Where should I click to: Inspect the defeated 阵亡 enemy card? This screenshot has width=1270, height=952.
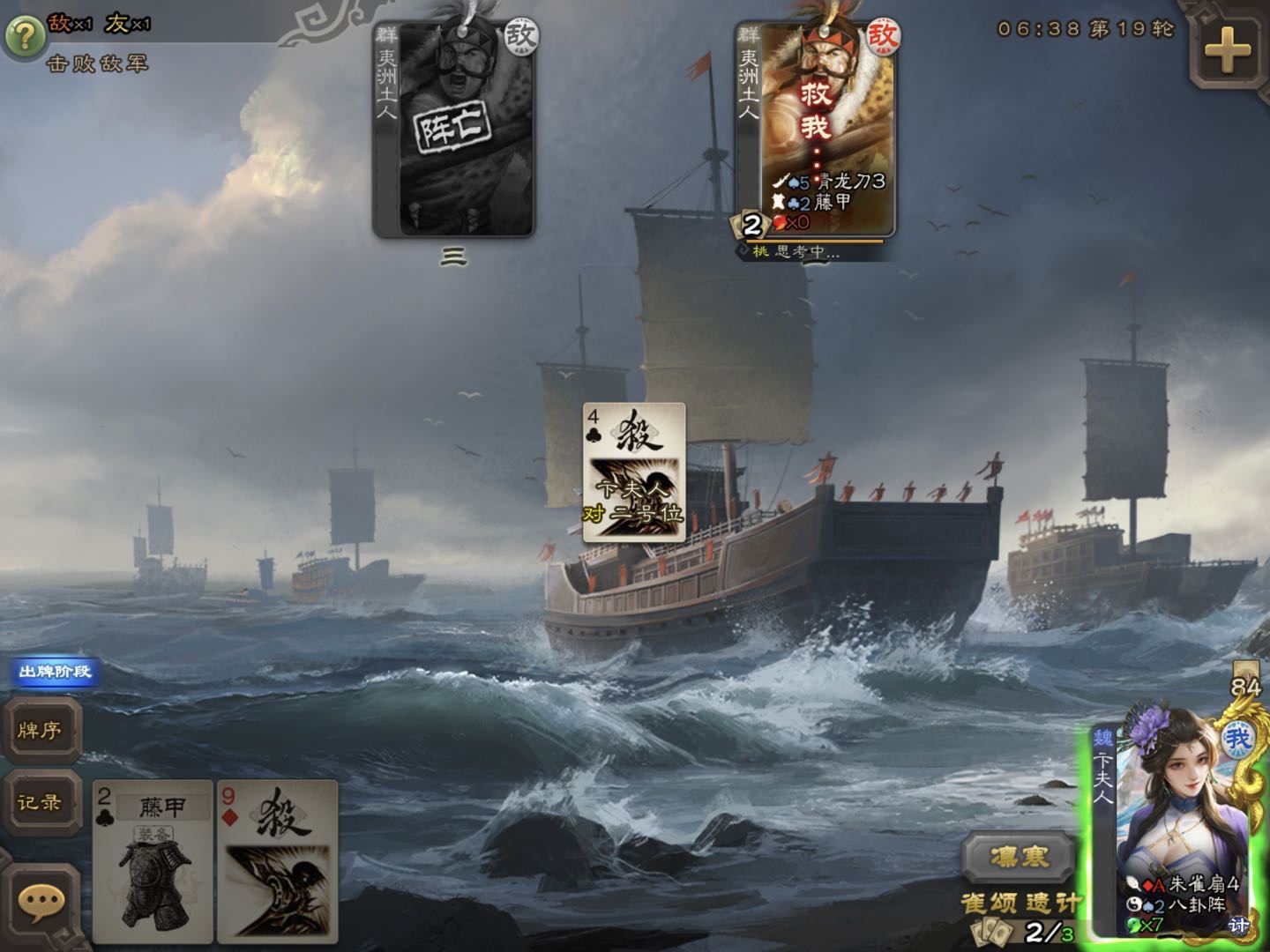click(454, 130)
